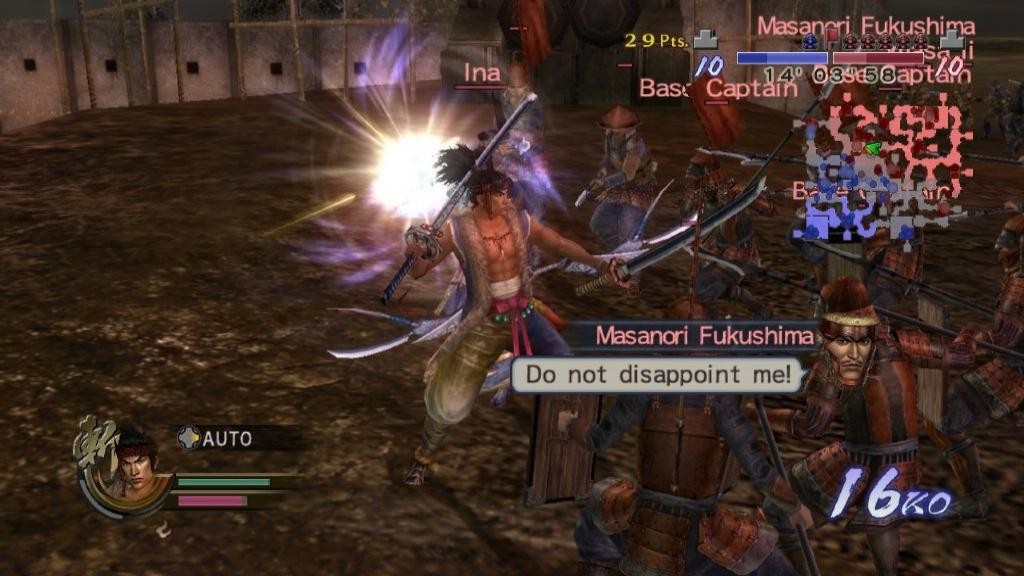Toggle the AUTO indicator
Image resolution: width=1024 pixels, height=576 pixels.
coord(216,438)
